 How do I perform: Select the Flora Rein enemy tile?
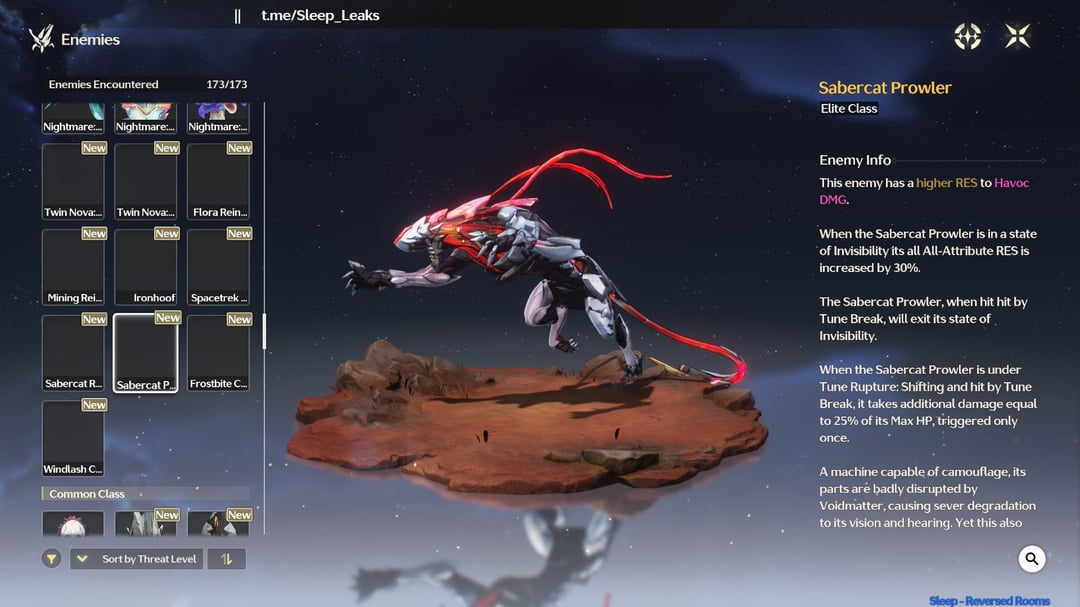click(218, 181)
